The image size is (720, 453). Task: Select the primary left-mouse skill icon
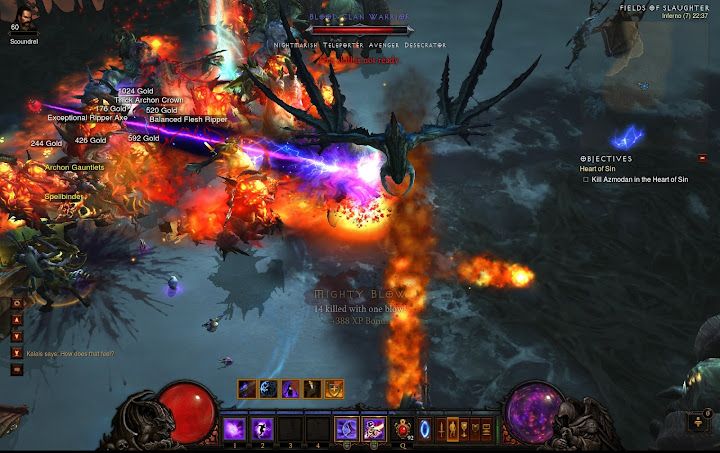[x=346, y=429]
